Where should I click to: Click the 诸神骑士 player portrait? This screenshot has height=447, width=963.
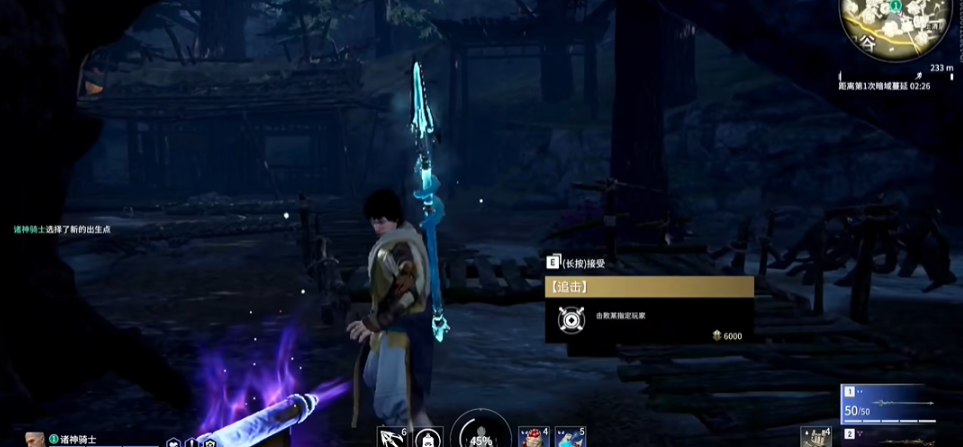[35, 439]
